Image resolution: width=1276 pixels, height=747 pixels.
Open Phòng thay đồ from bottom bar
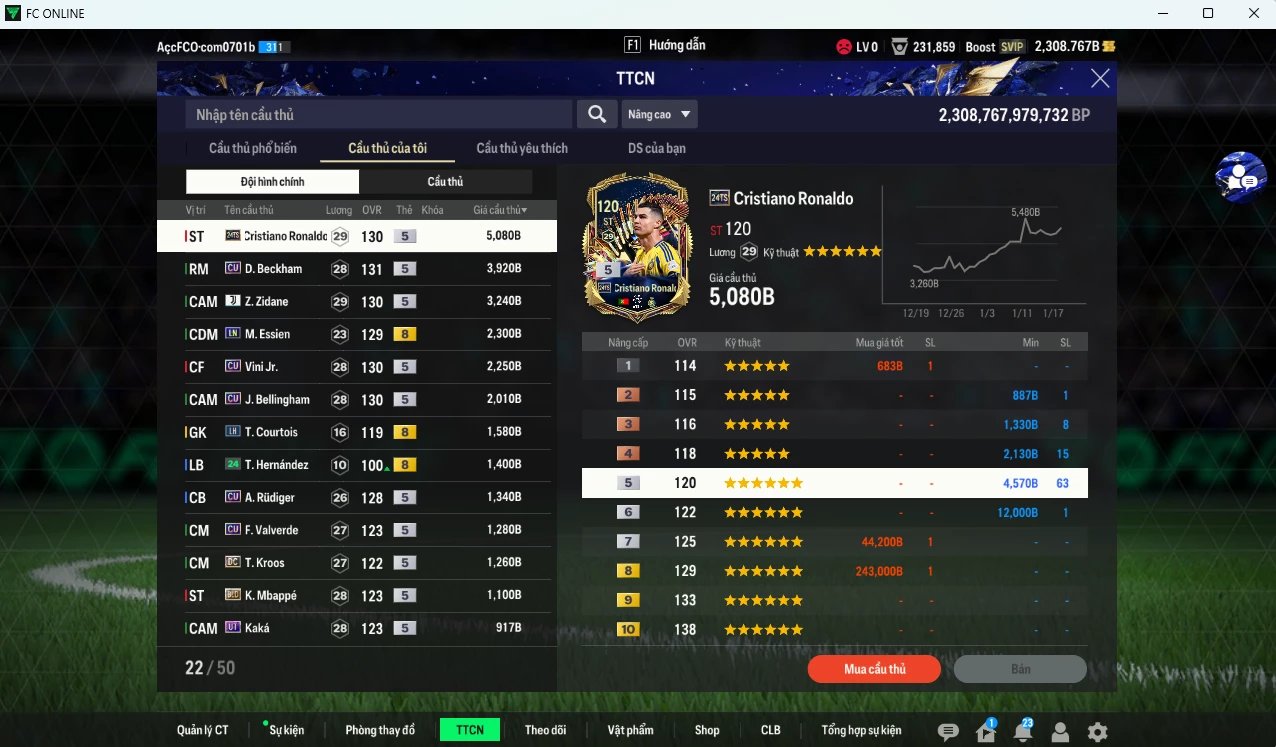coord(380,730)
